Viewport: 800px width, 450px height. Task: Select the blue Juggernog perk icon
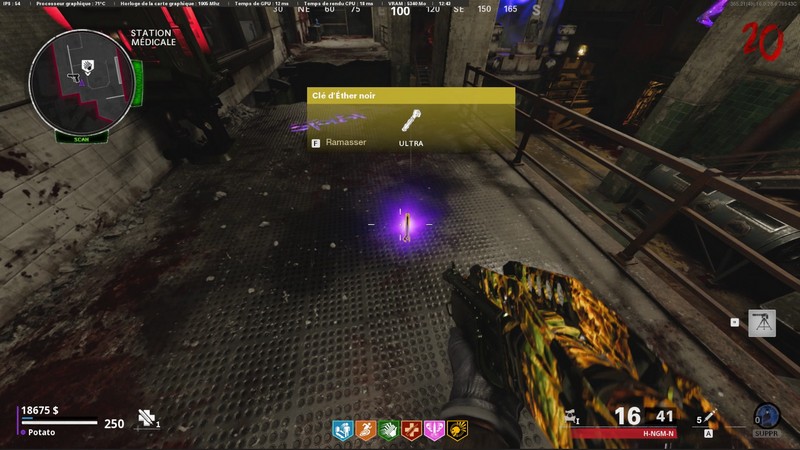(x=343, y=431)
